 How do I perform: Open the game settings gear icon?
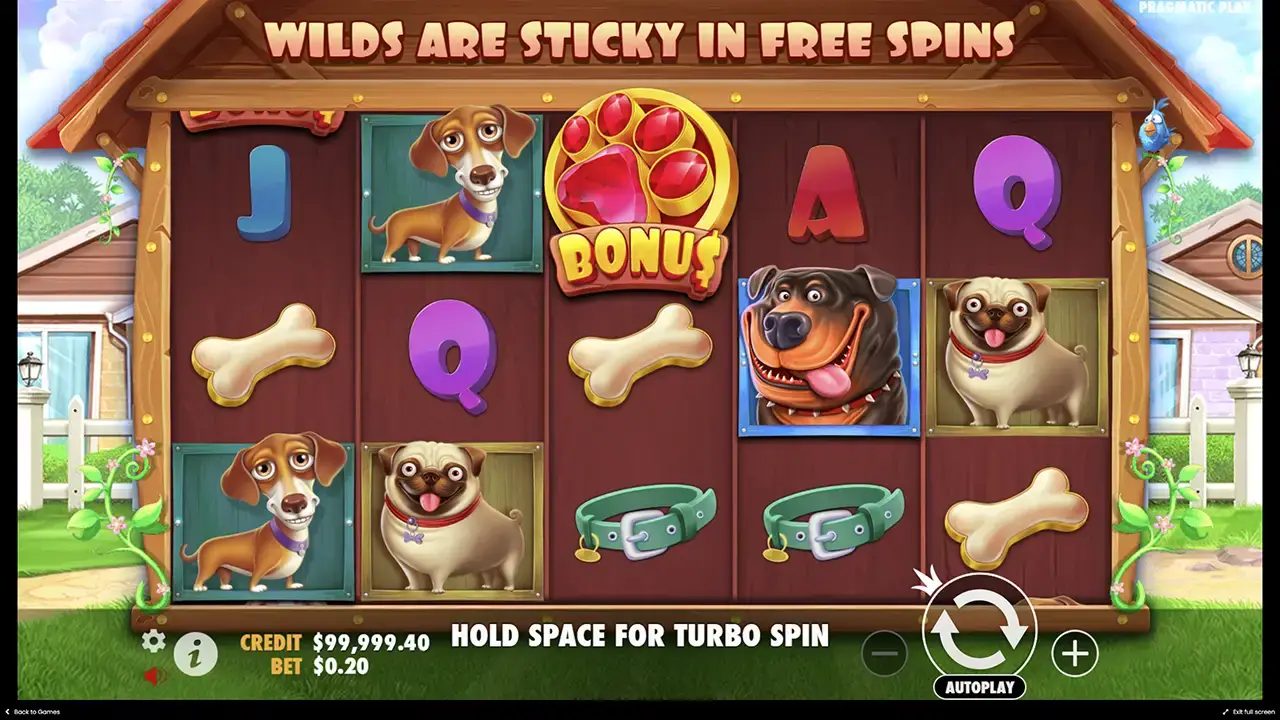click(x=153, y=641)
